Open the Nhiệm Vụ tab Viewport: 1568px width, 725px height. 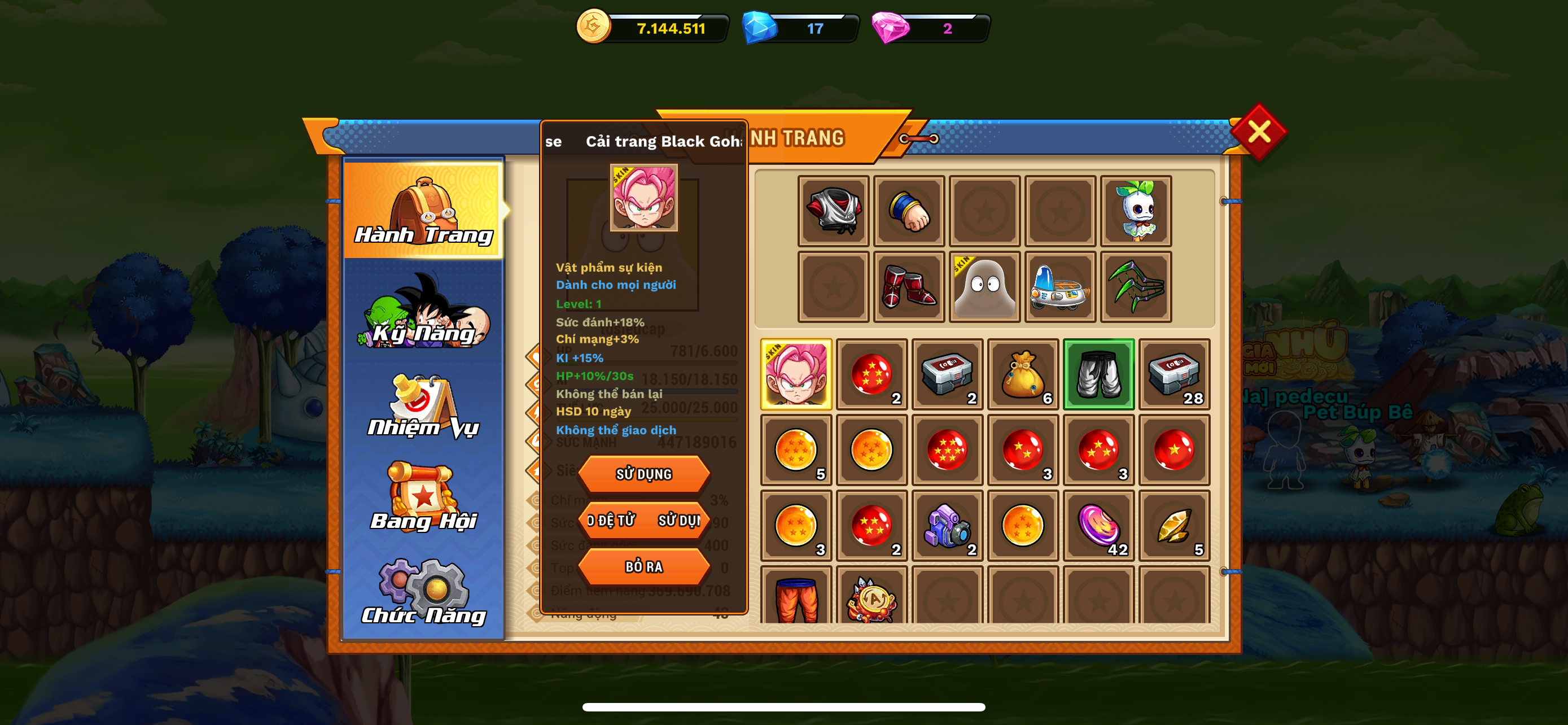pos(424,407)
